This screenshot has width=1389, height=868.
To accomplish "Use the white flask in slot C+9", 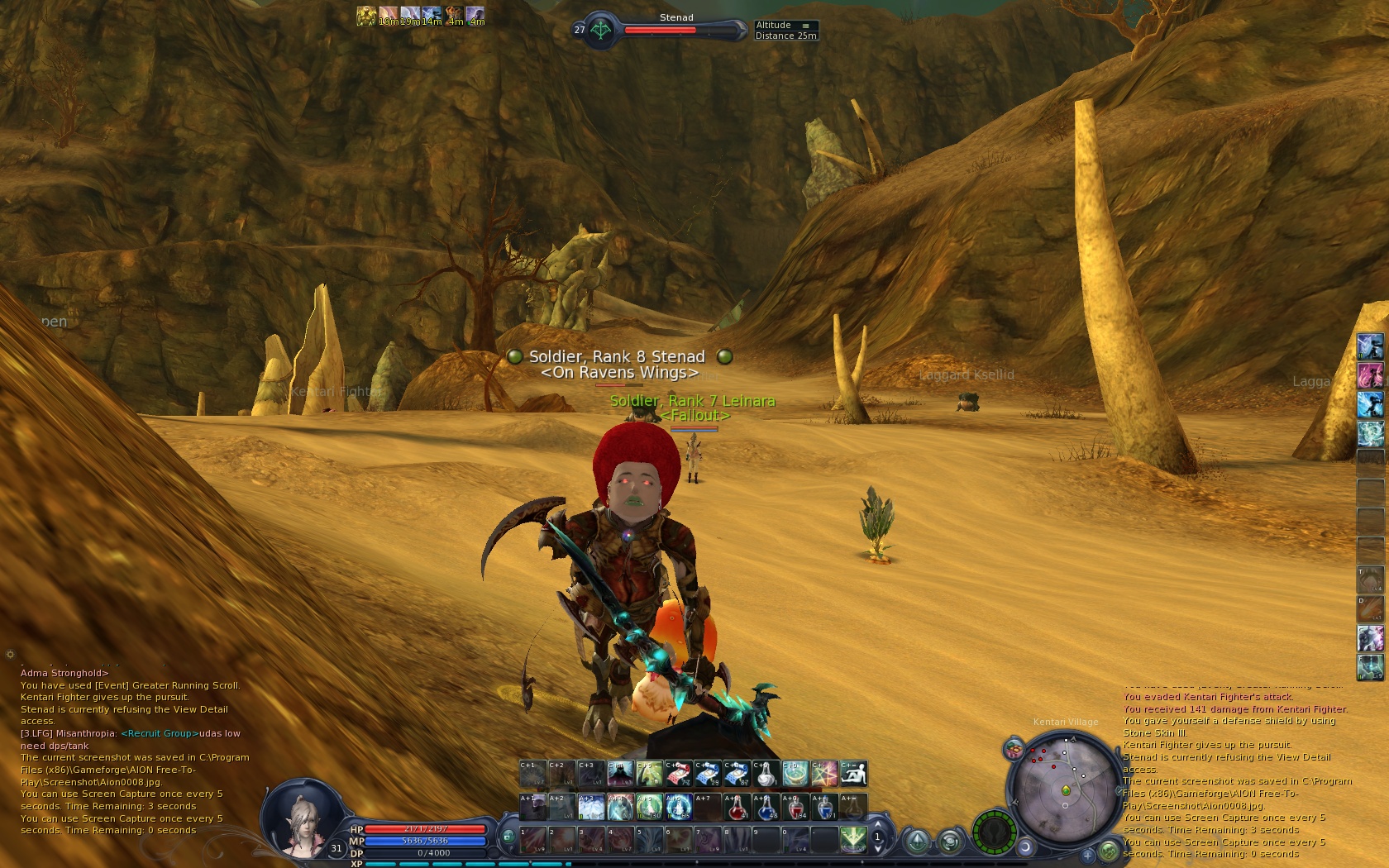I will click(x=766, y=774).
